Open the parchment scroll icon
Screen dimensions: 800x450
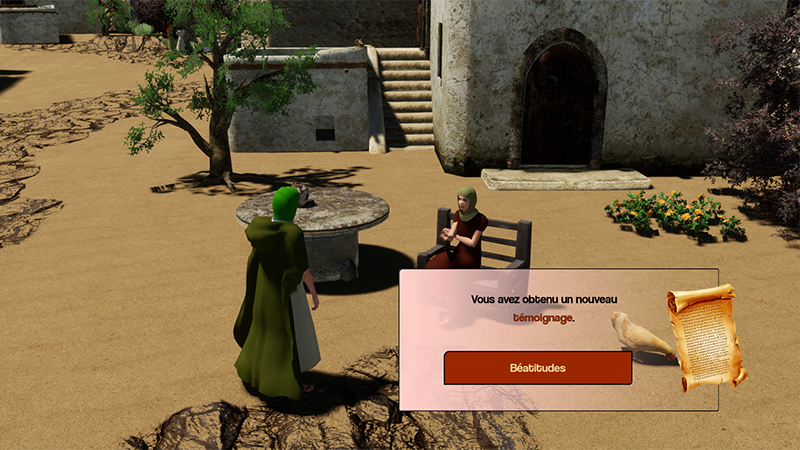point(707,336)
